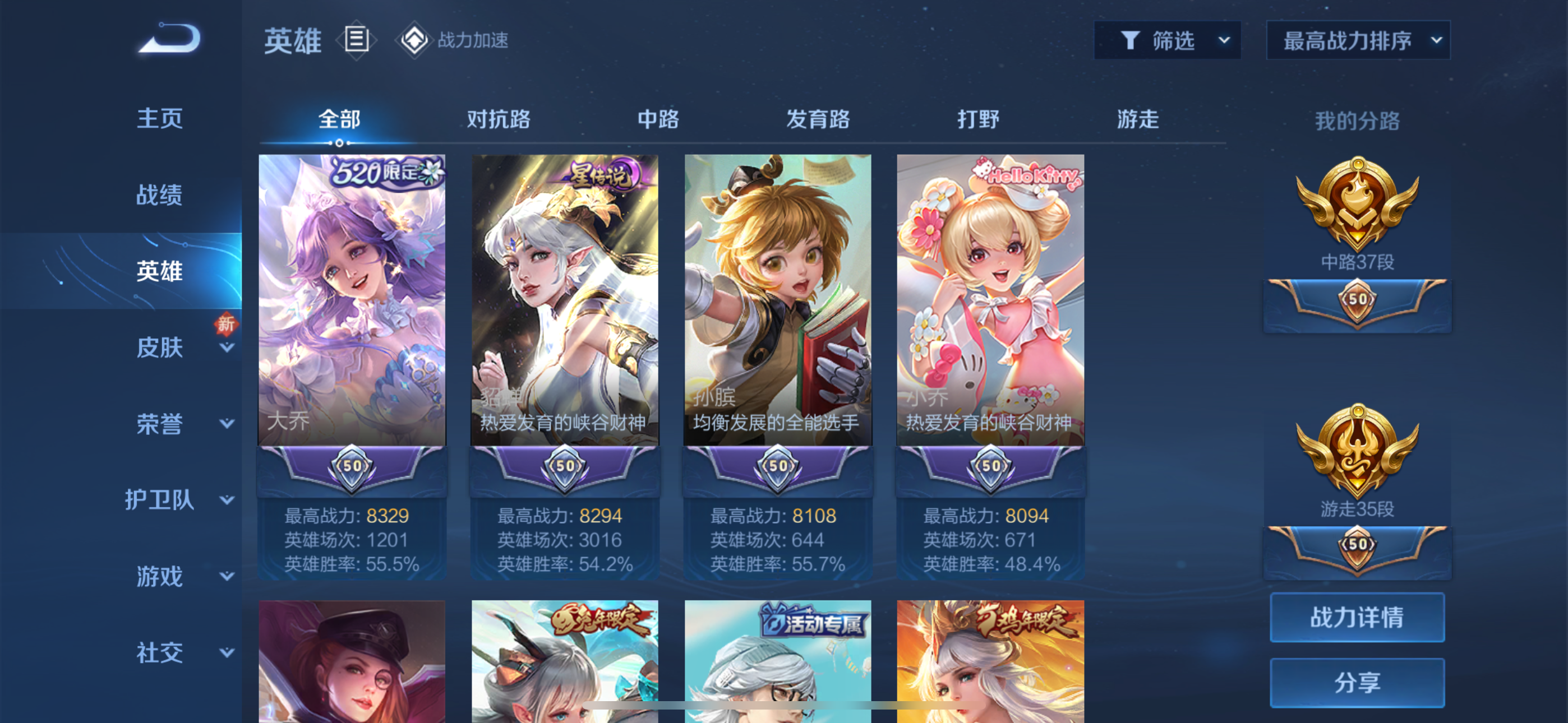Open the 战力详情 power details

click(1357, 617)
